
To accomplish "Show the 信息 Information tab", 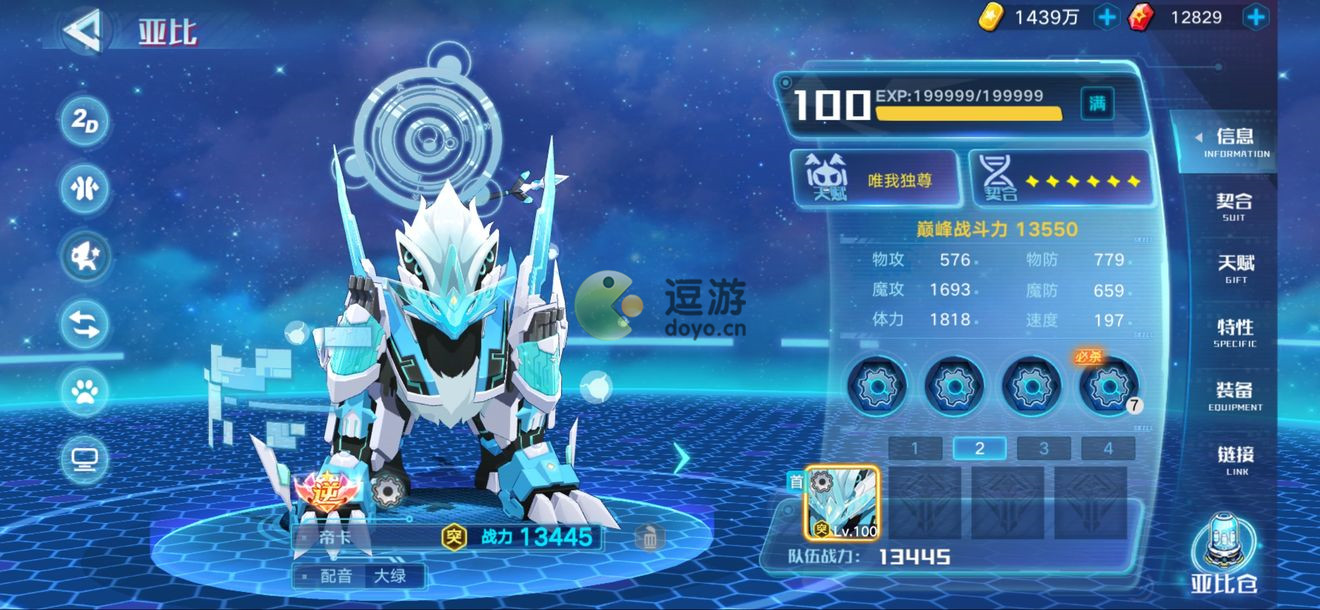I will 1235,142.
